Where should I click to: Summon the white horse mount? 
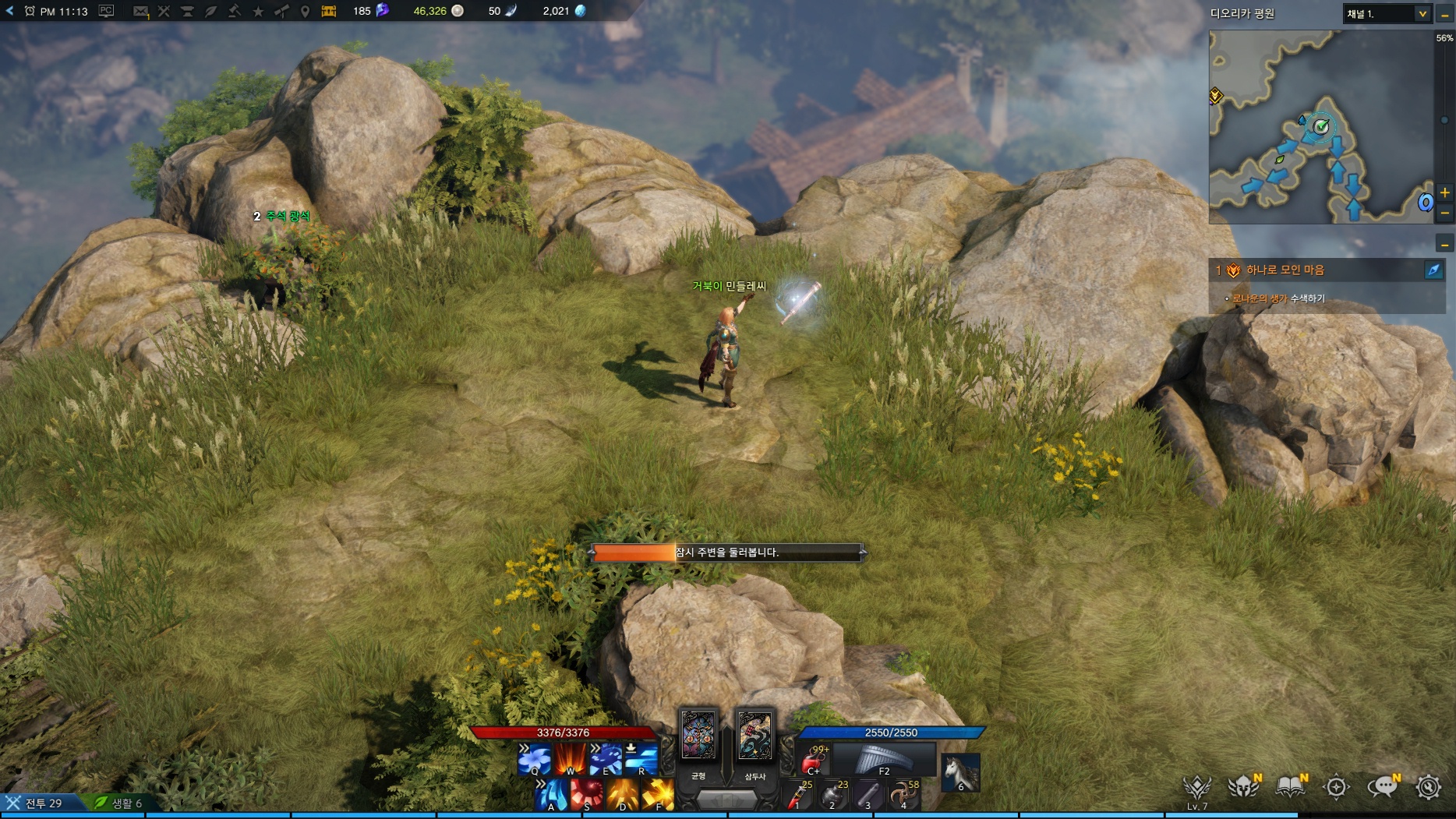[960, 772]
